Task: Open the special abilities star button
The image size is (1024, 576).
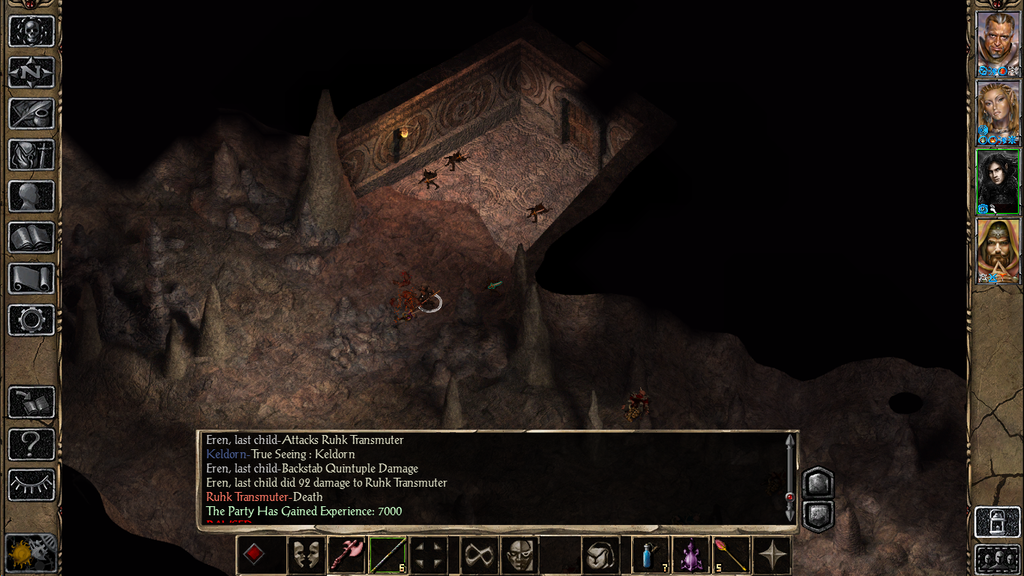Action: [772, 555]
